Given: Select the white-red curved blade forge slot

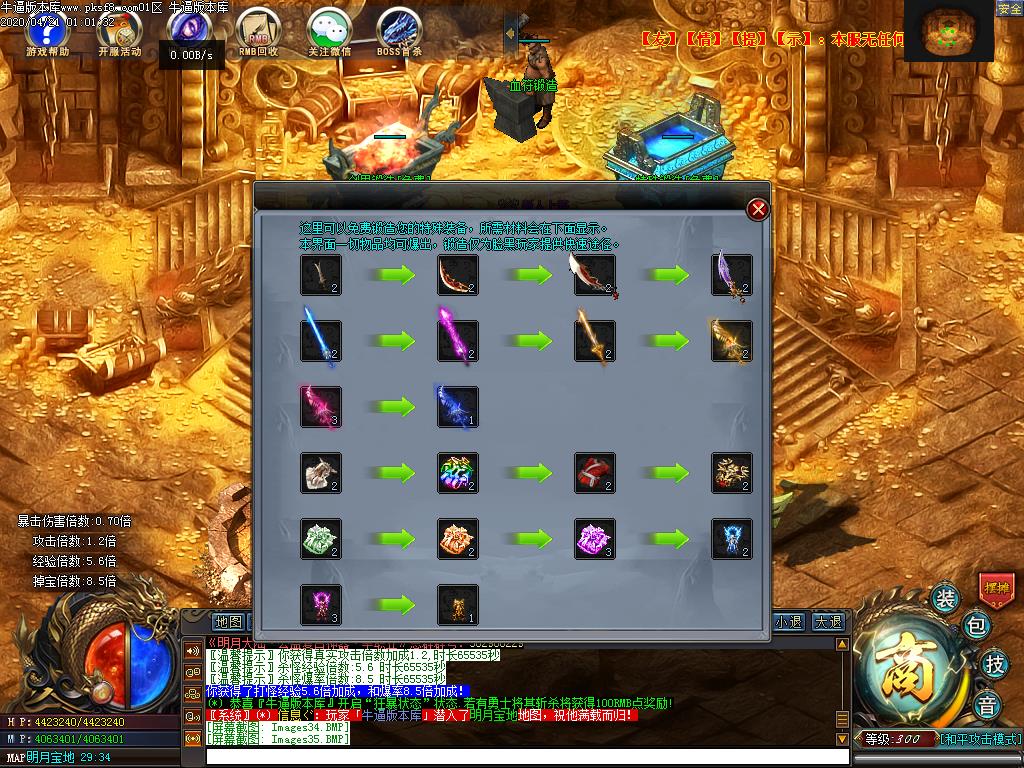Looking at the screenshot, I should (594, 275).
